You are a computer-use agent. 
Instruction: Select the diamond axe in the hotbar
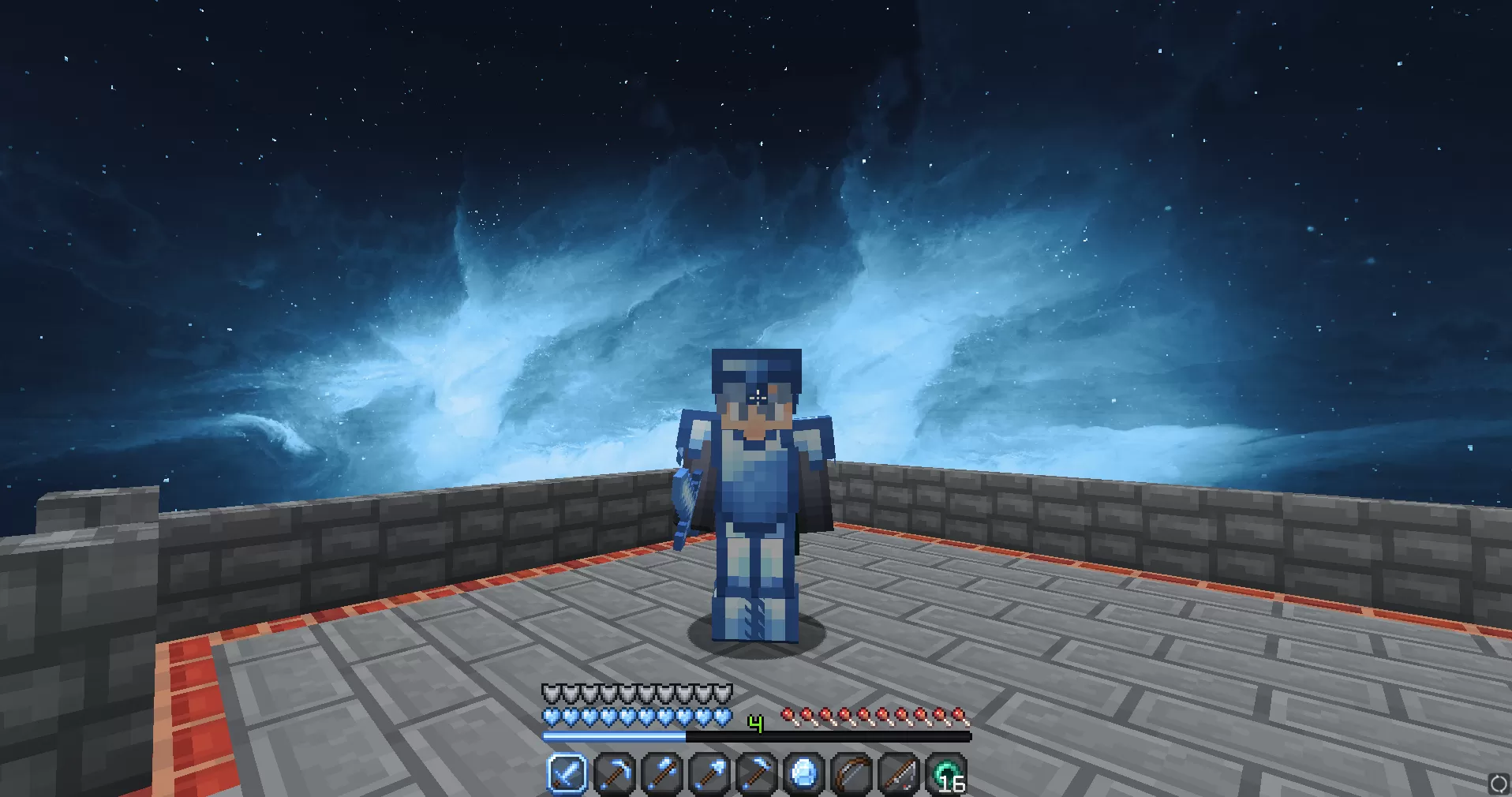[662, 775]
